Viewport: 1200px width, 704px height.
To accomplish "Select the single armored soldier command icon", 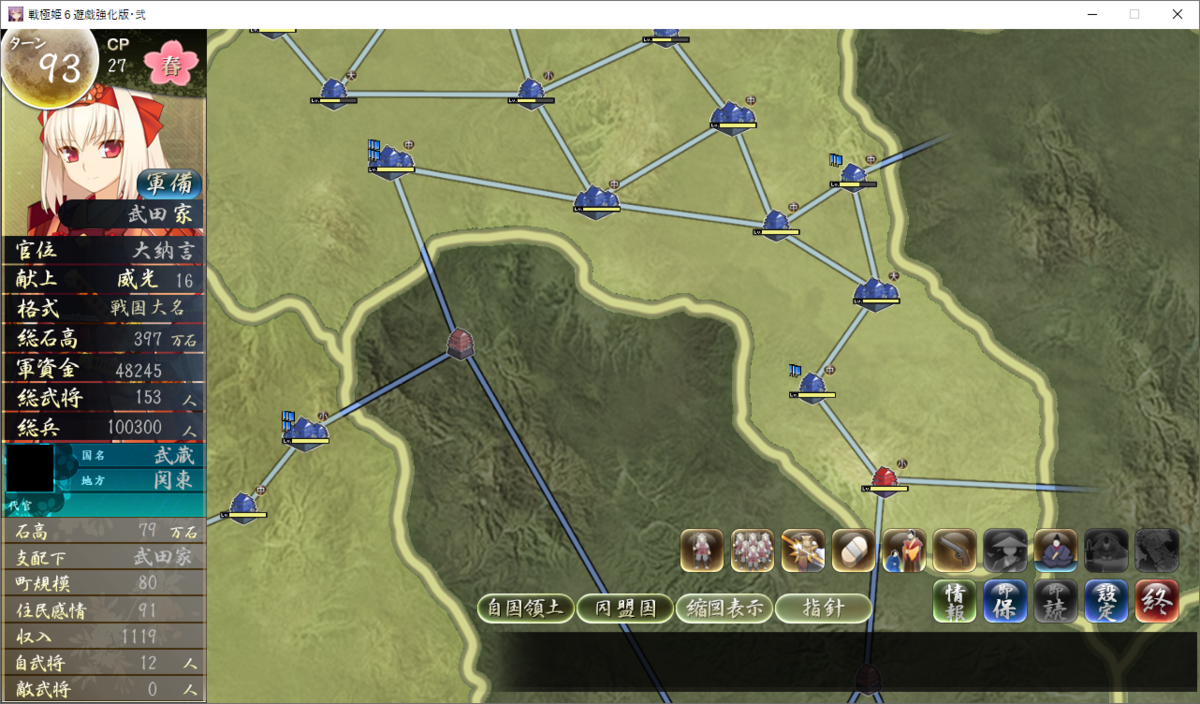I will [702, 551].
